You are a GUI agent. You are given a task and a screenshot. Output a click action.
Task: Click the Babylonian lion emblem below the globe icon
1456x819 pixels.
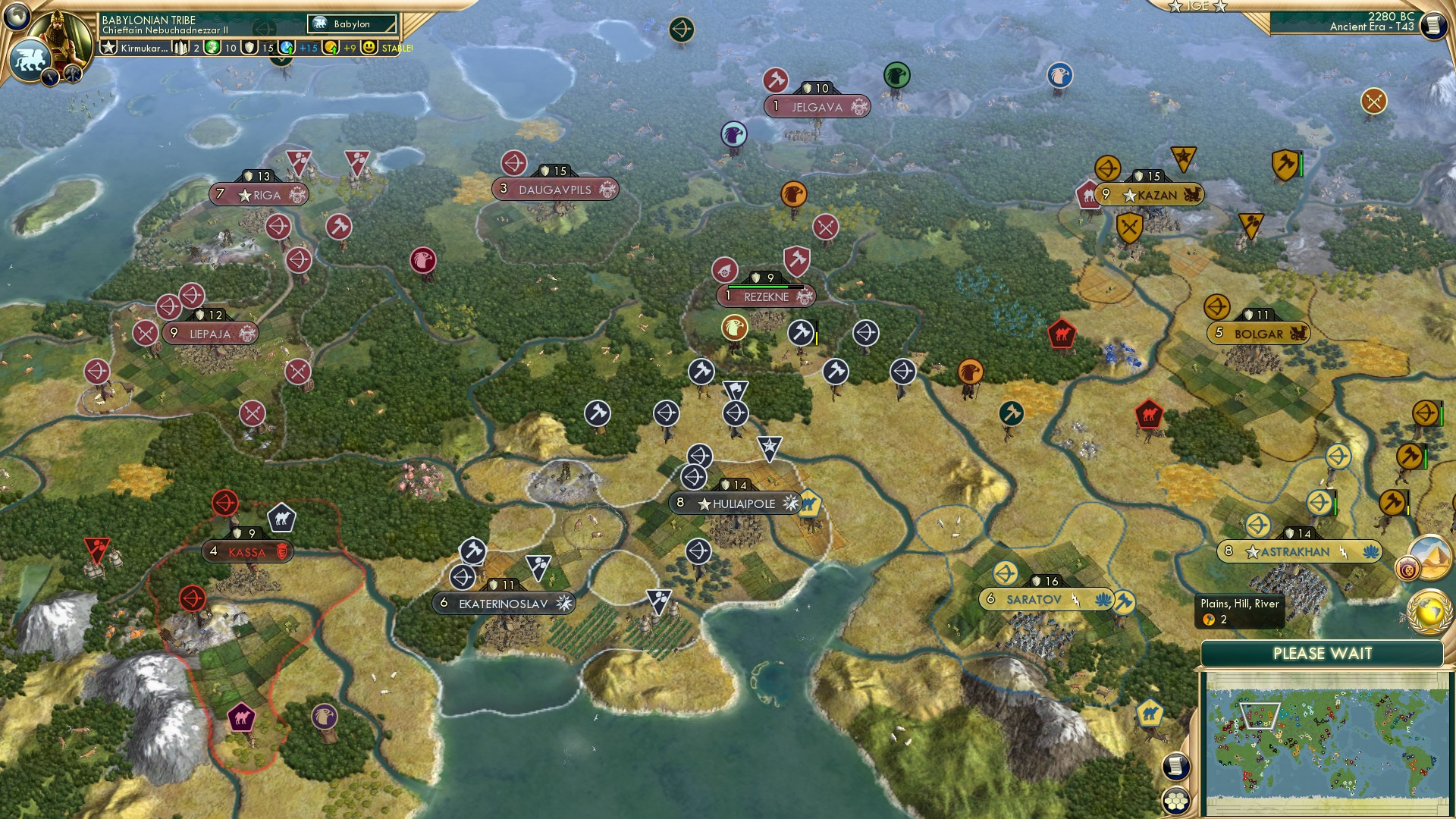point(30,61)
